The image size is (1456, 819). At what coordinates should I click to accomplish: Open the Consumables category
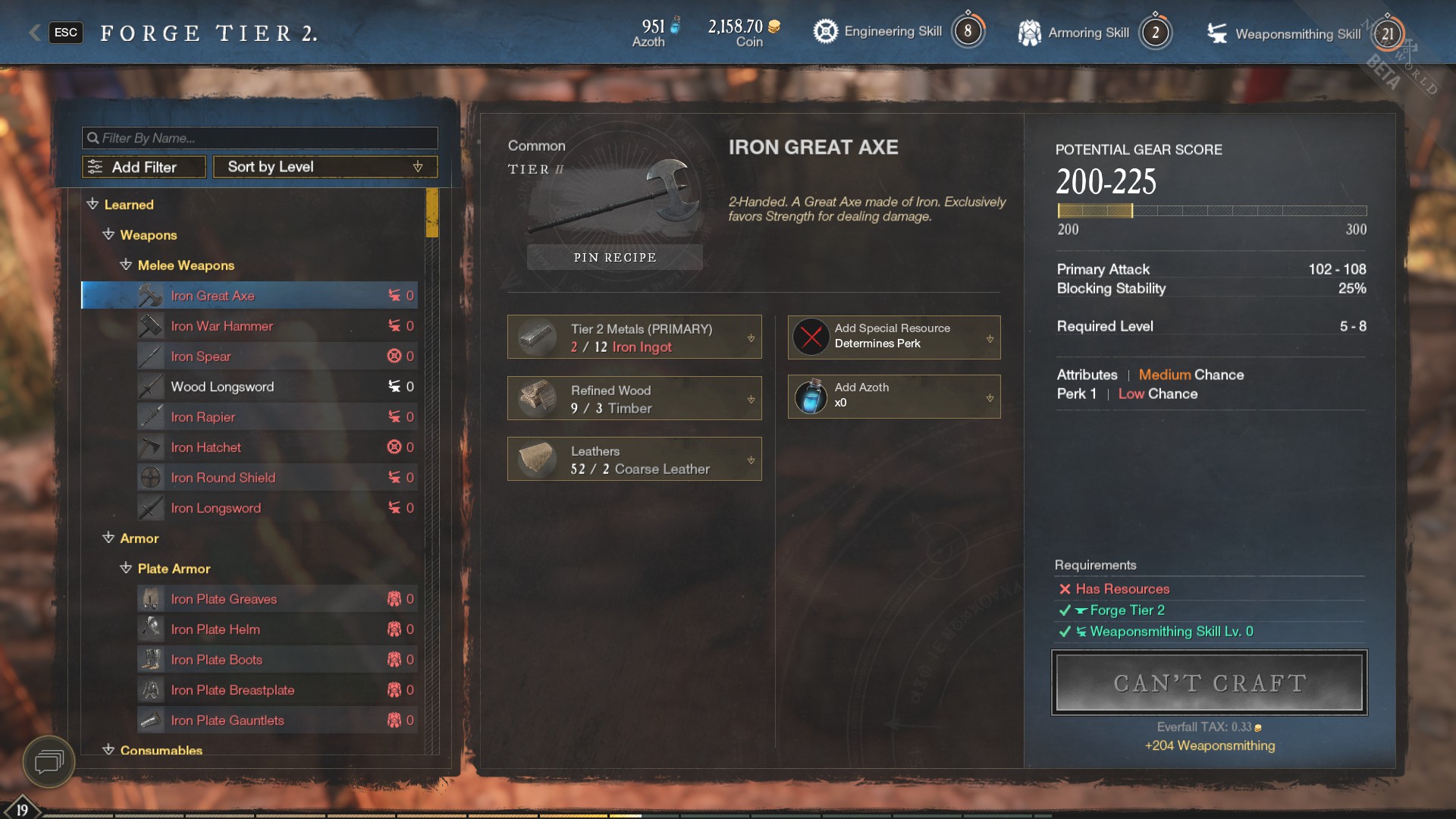[160, 750]
